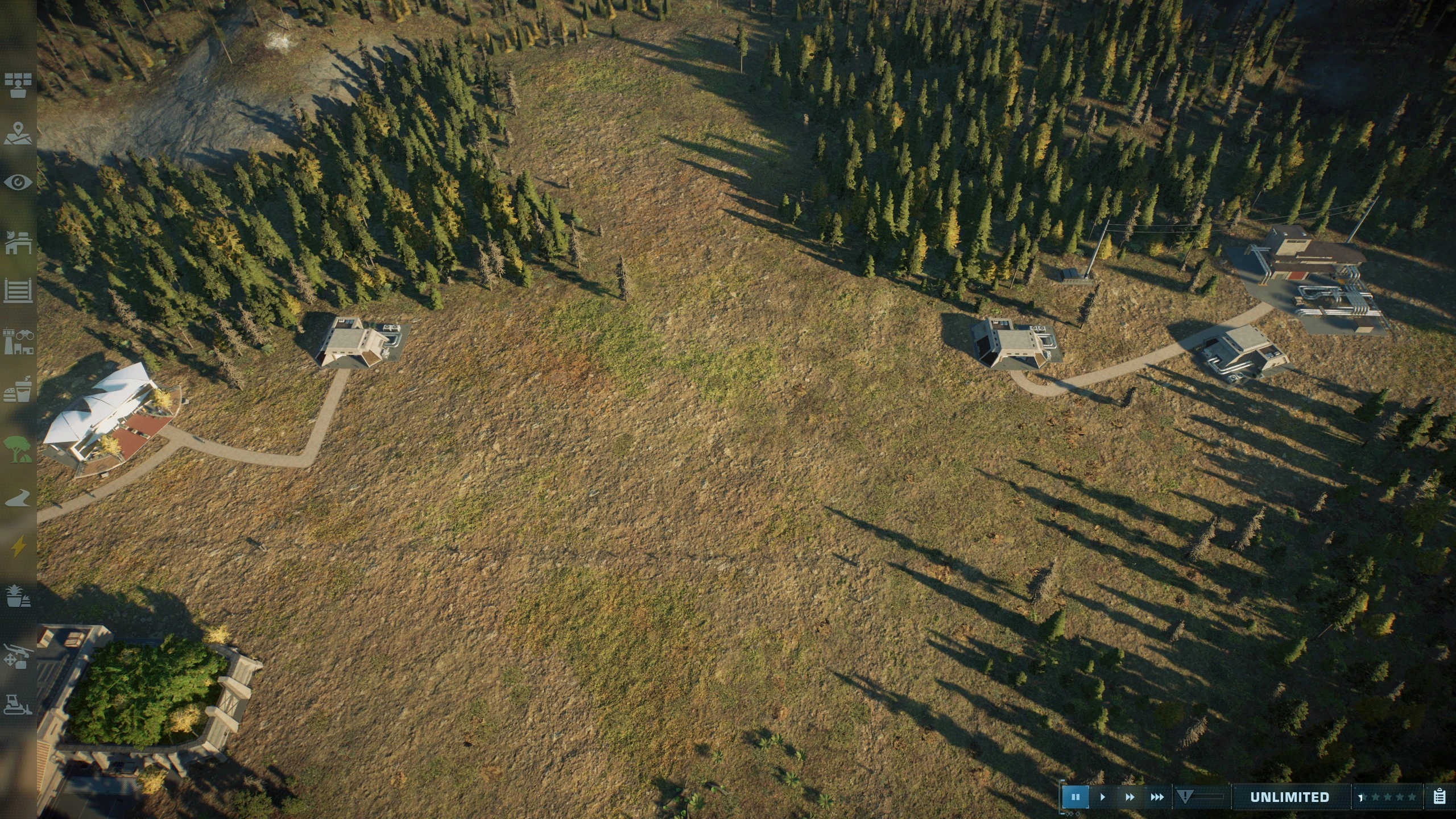Open the tower and binoculars attractions category
The image size is (1456, 819).
[18, 341]
